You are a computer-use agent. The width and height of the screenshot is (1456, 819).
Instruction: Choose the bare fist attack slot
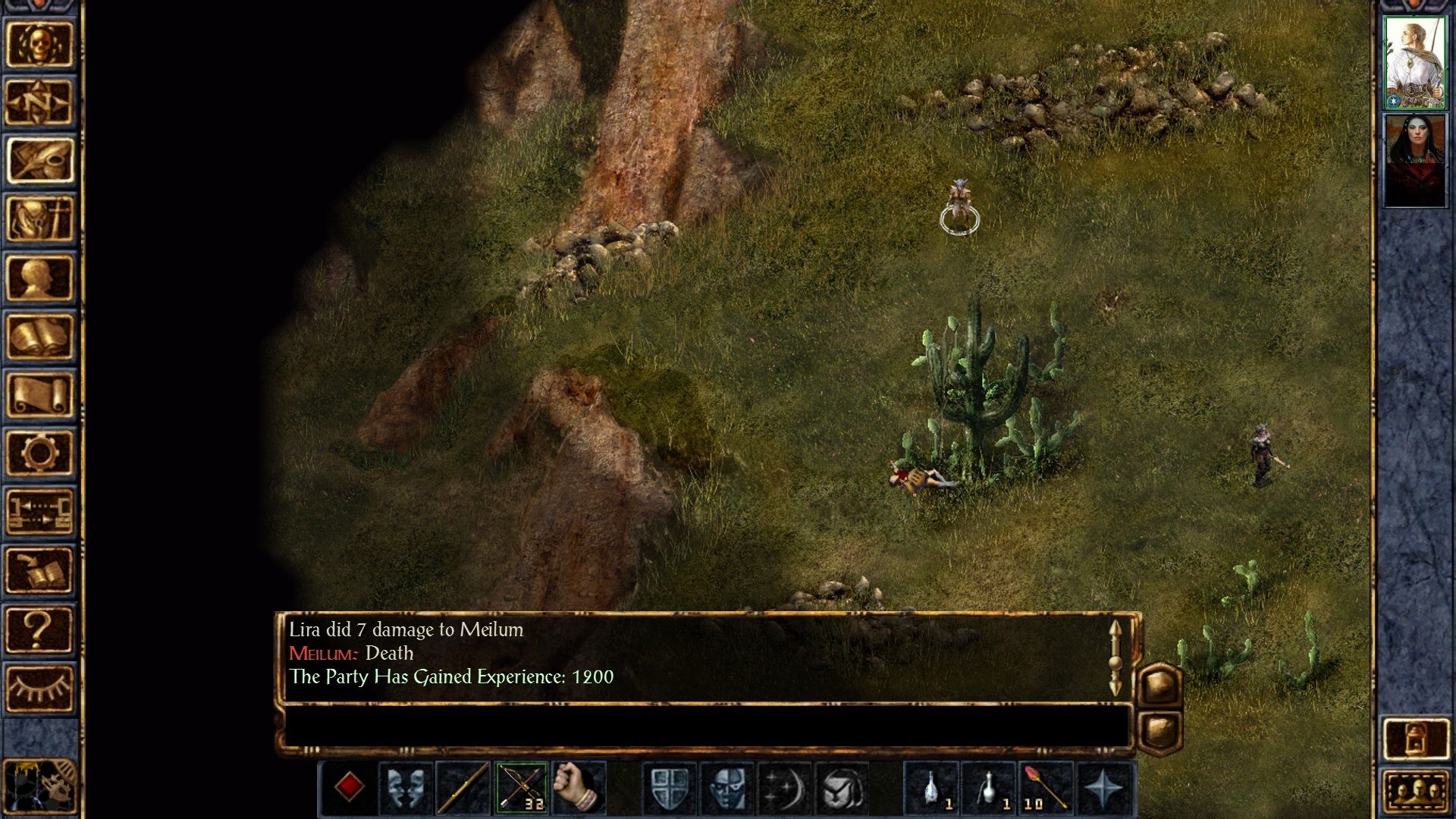pos(579,789)
